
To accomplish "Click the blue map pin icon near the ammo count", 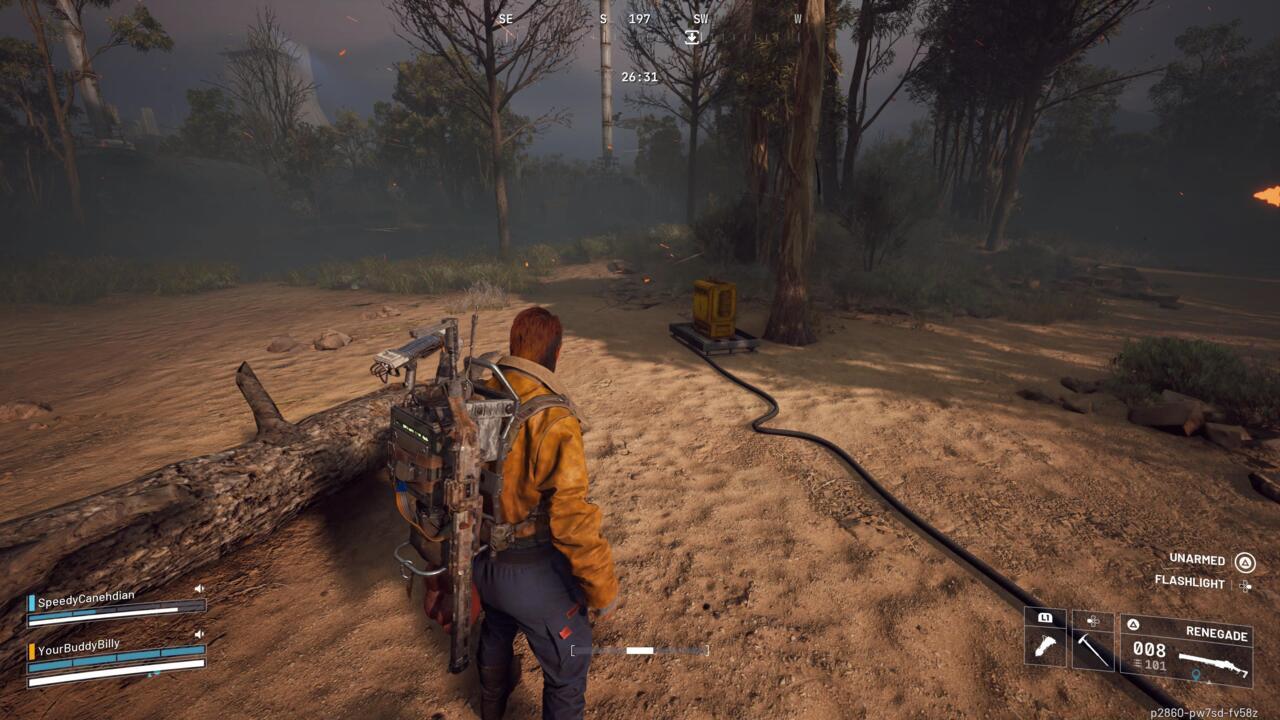I will tap(1195, 674).
